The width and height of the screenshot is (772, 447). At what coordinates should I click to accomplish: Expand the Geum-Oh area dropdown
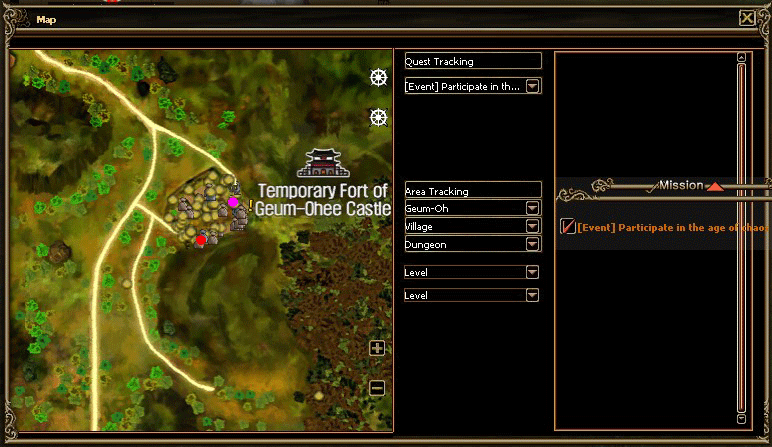pos(533,208)
